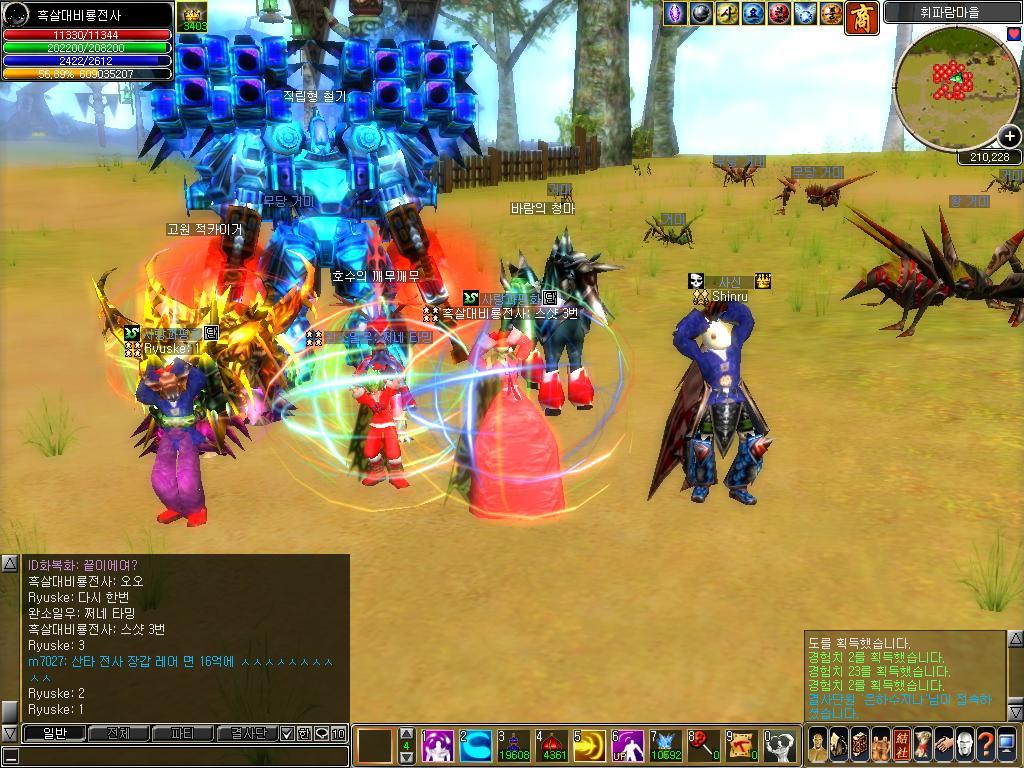Image resolution: width=1024 pixels, height=768 pixels.
Task: Click the circular minimap
Action: point(956,87)
